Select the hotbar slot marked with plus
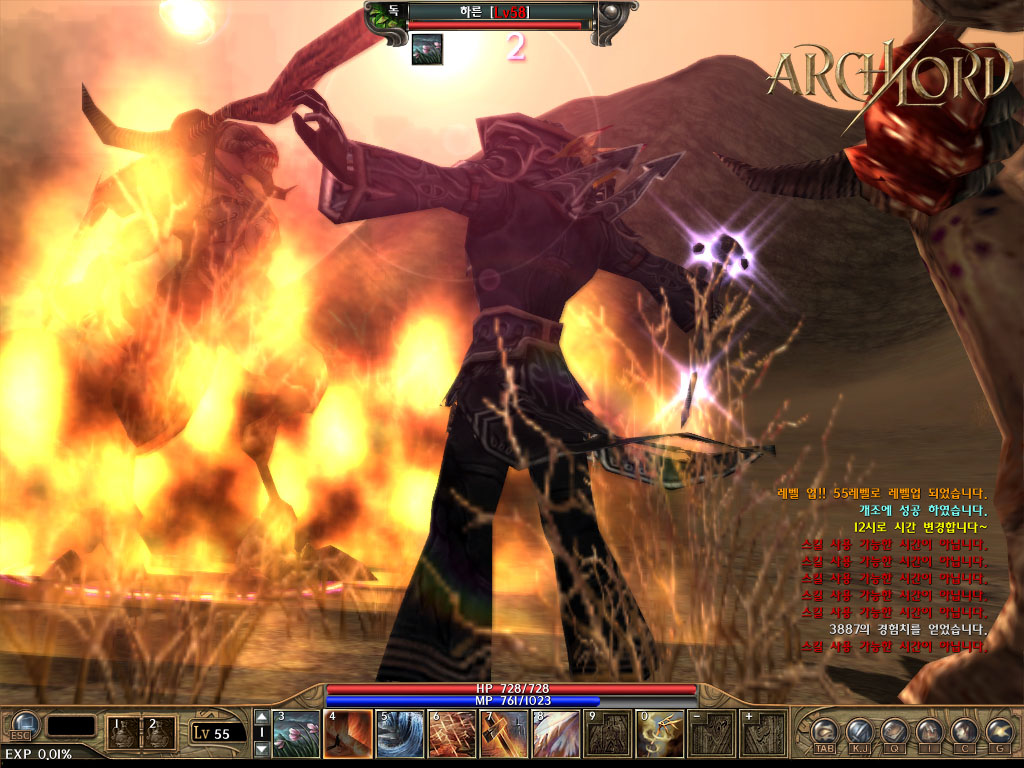 click(x=764, y=734)
